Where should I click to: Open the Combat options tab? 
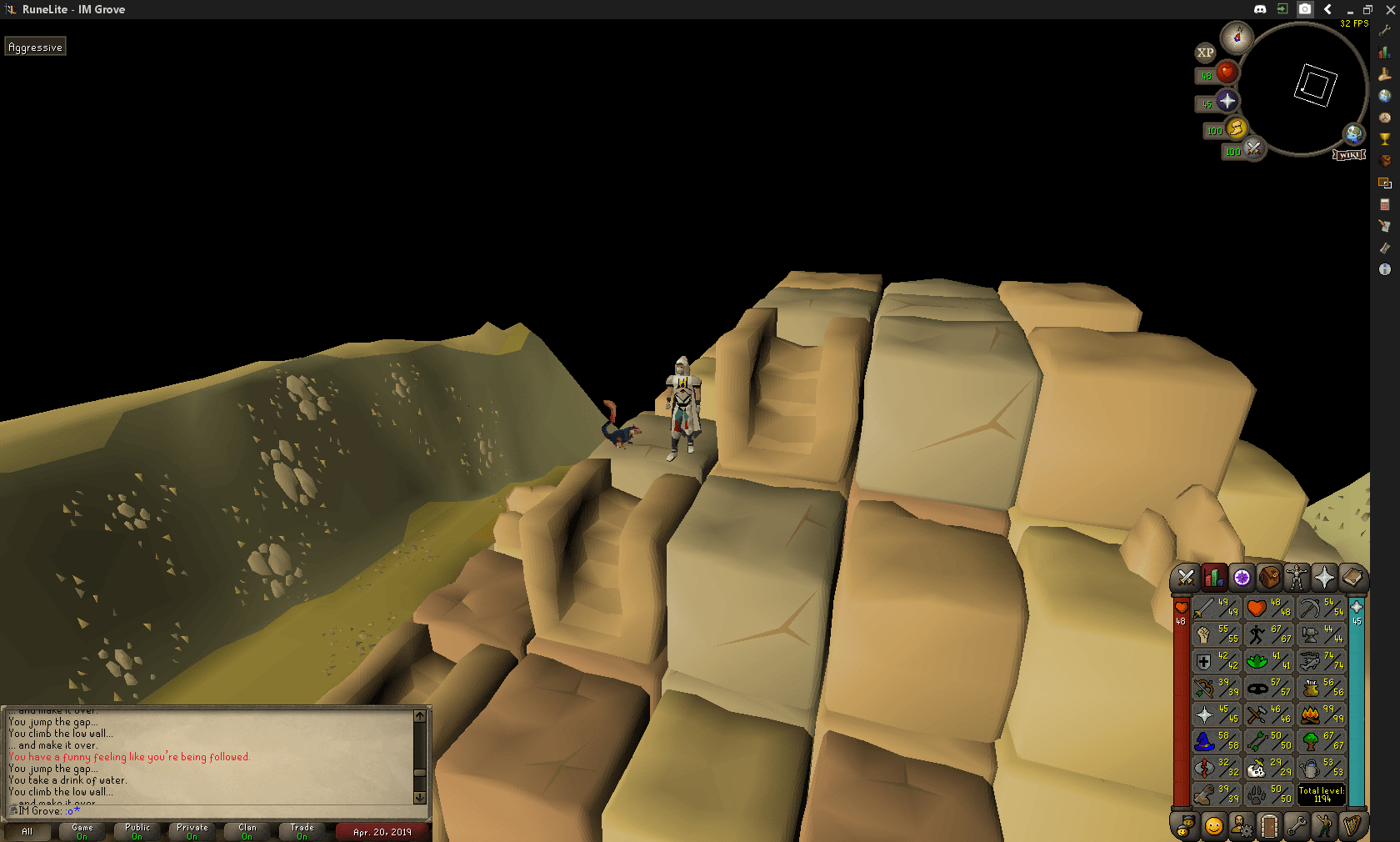click(1186, 577)
